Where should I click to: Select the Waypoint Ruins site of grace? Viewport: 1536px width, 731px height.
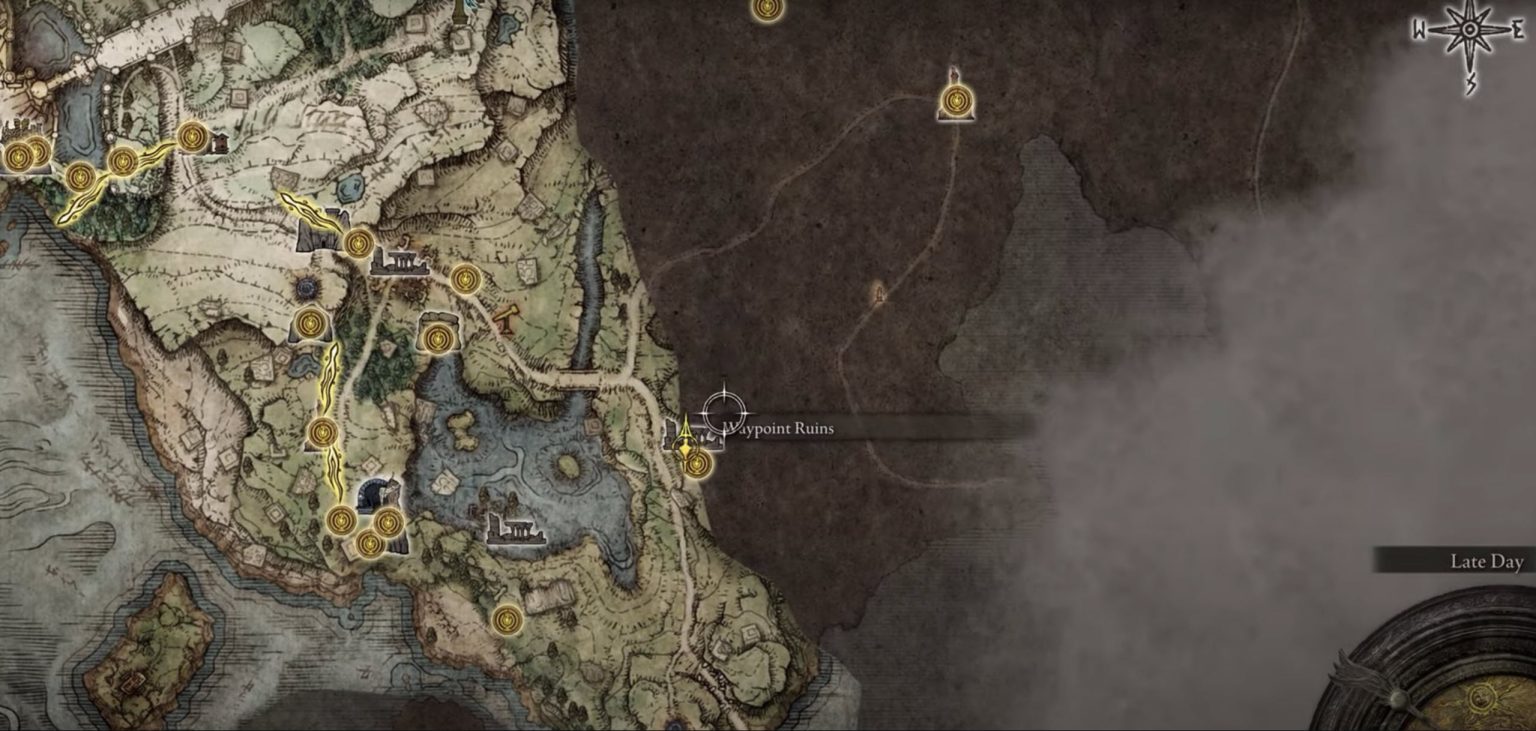point(697,464)
